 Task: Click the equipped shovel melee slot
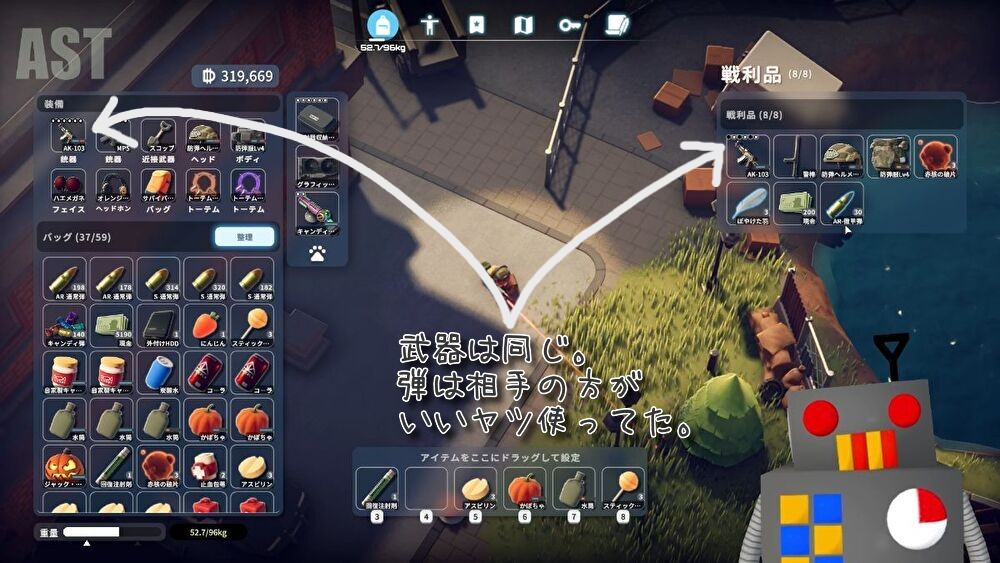click(x=160, y=139)
